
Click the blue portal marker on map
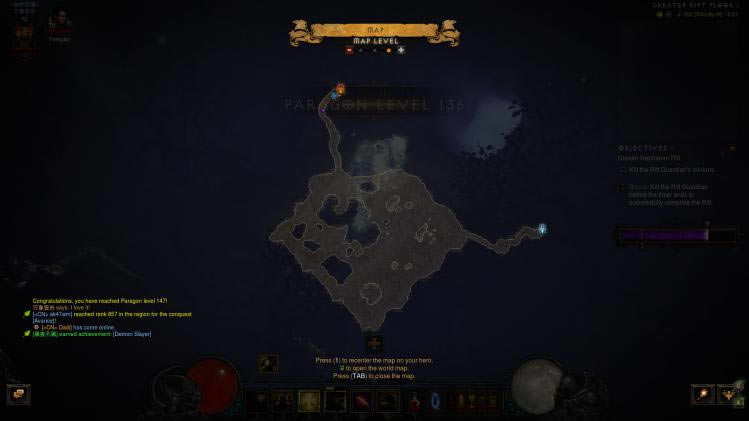coord(542,230)
